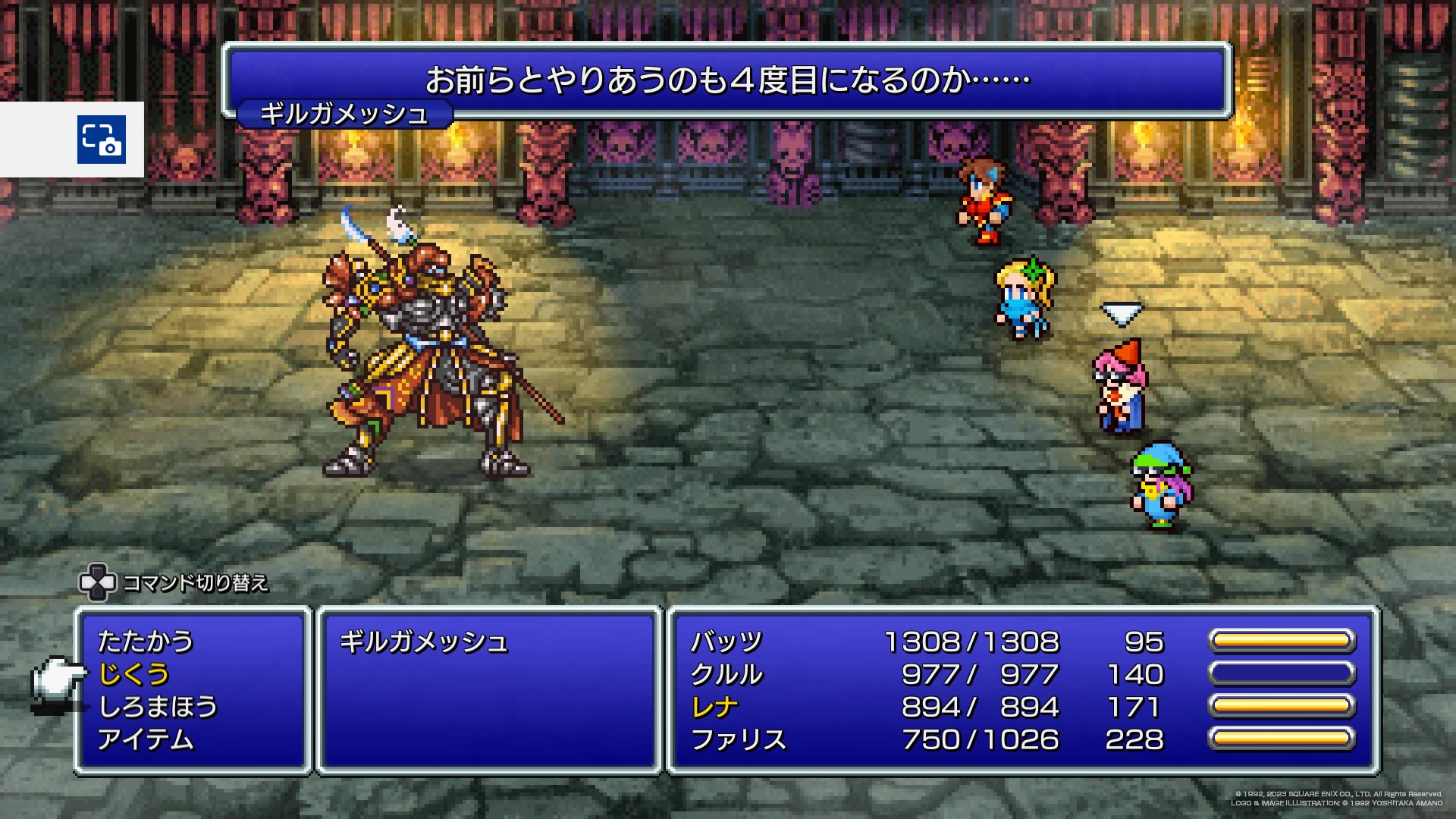Open the アイテム item command

(x=146, y=739)
